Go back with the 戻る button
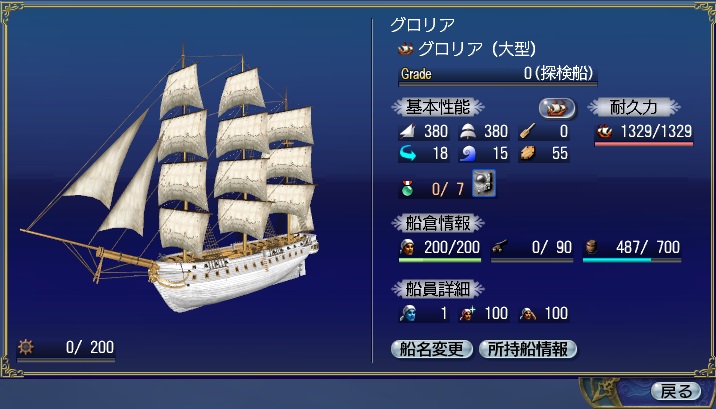The image size is (716, 409). (x=675, y=390)
